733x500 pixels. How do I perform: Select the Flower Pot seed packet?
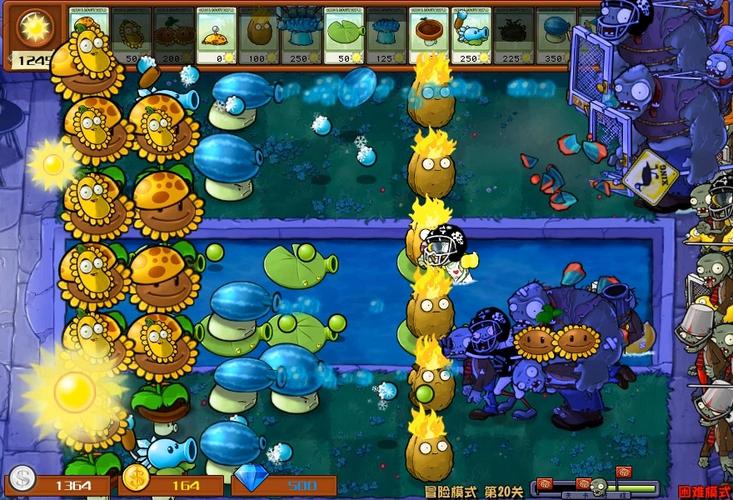(429, 37)
